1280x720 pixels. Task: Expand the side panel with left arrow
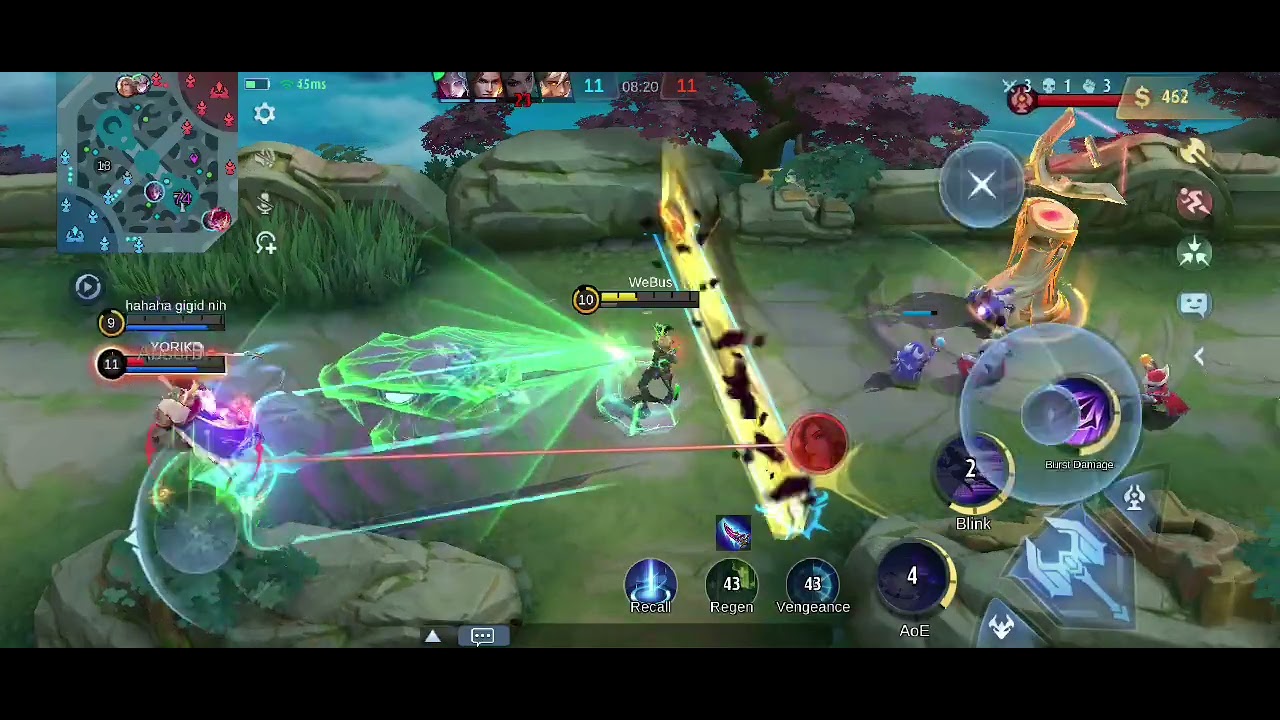[x=1198, y=356]
